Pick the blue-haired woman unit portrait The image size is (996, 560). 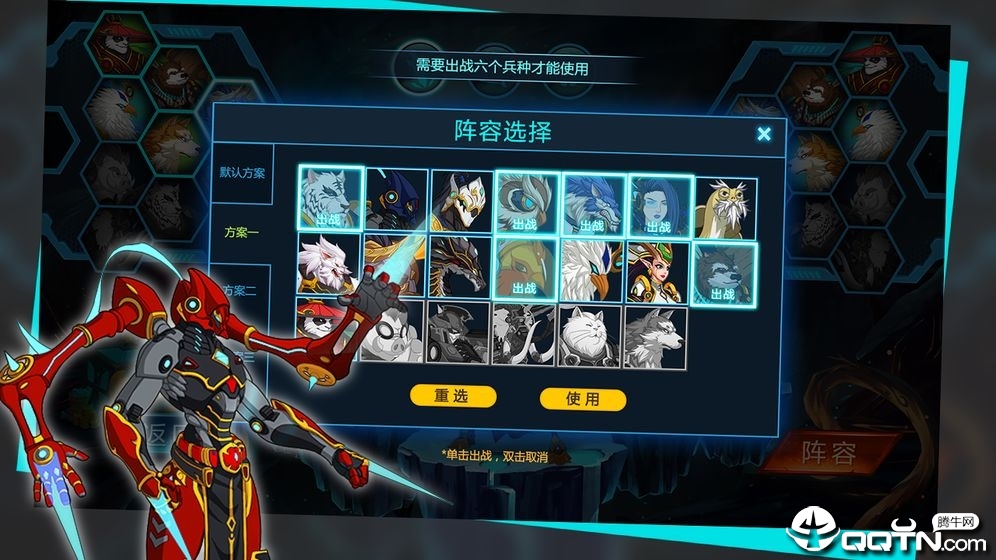(x=658, y=204)
